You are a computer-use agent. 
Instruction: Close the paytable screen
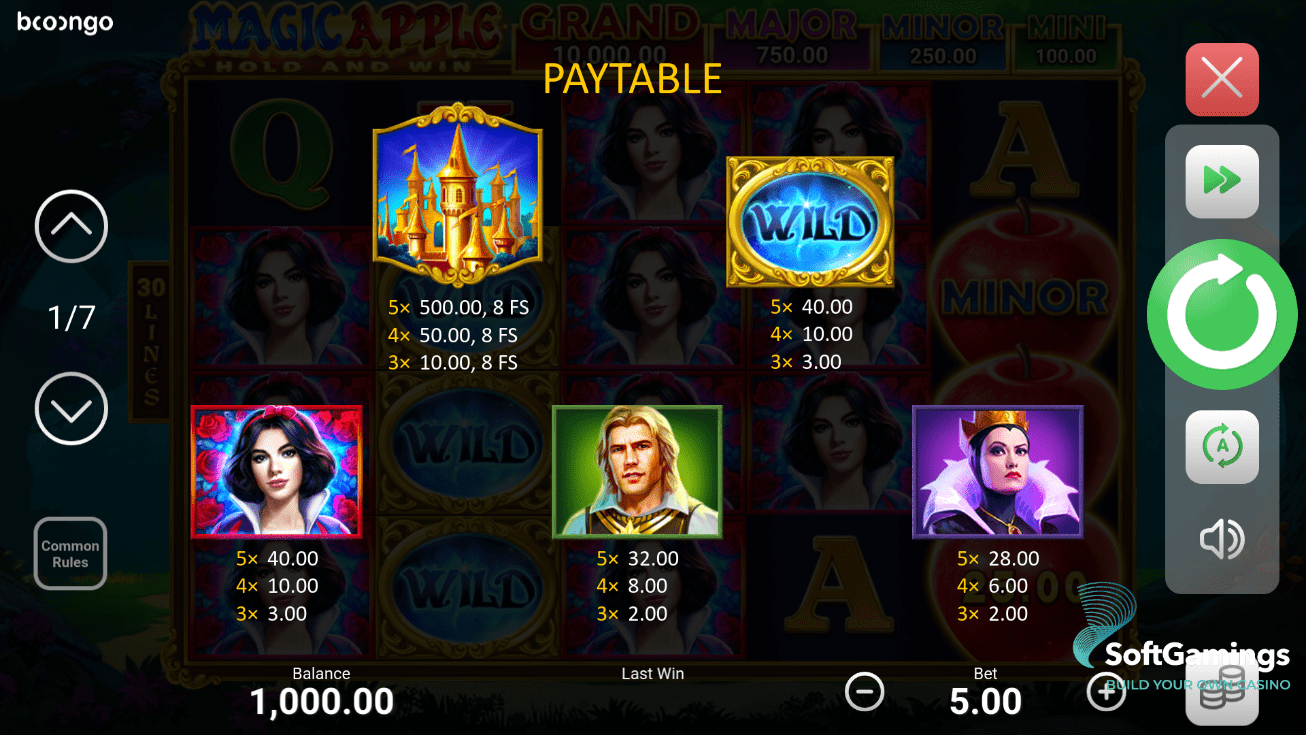pos(1222,79)
